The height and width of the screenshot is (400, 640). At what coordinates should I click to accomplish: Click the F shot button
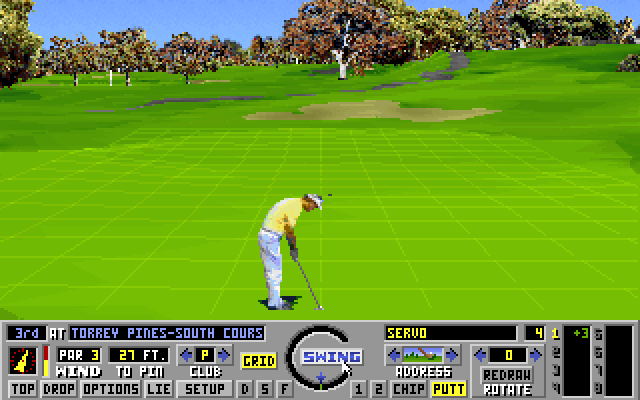pyautogui.click(x=284, y=389)
